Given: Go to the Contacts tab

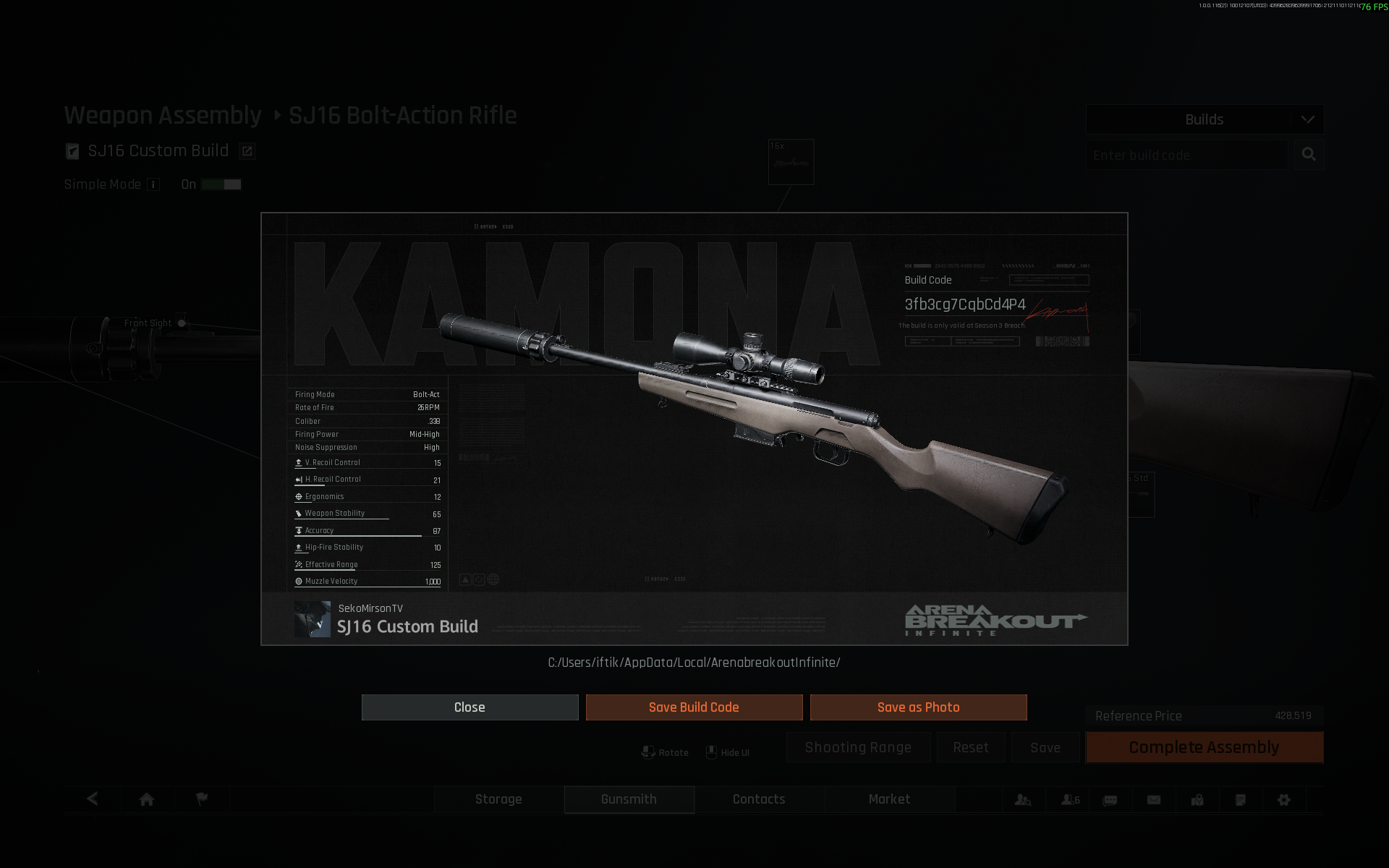Looking at the screenshot, I should [x=759, y=799].
